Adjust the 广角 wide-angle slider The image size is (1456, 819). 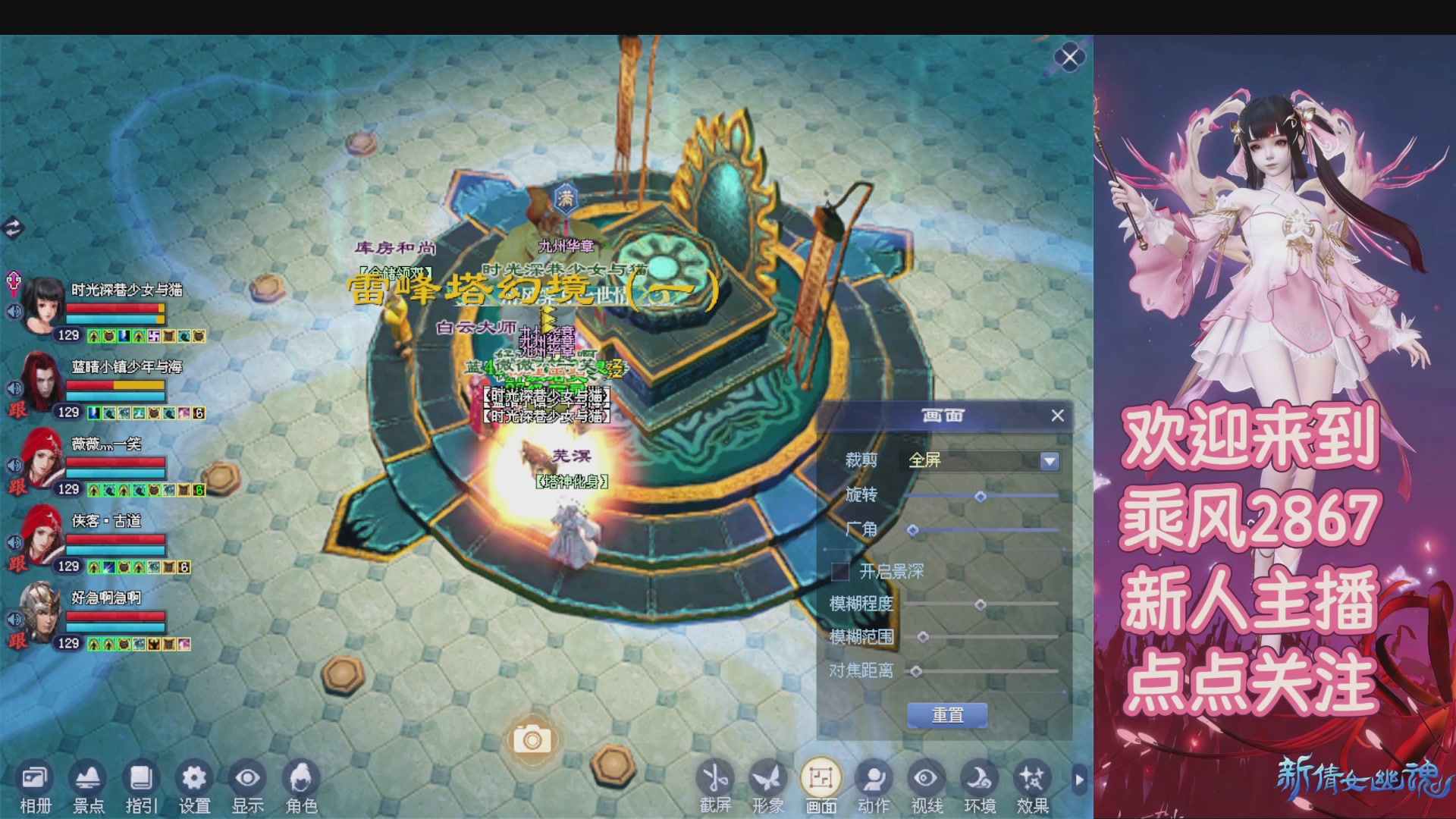coord(913,530)
